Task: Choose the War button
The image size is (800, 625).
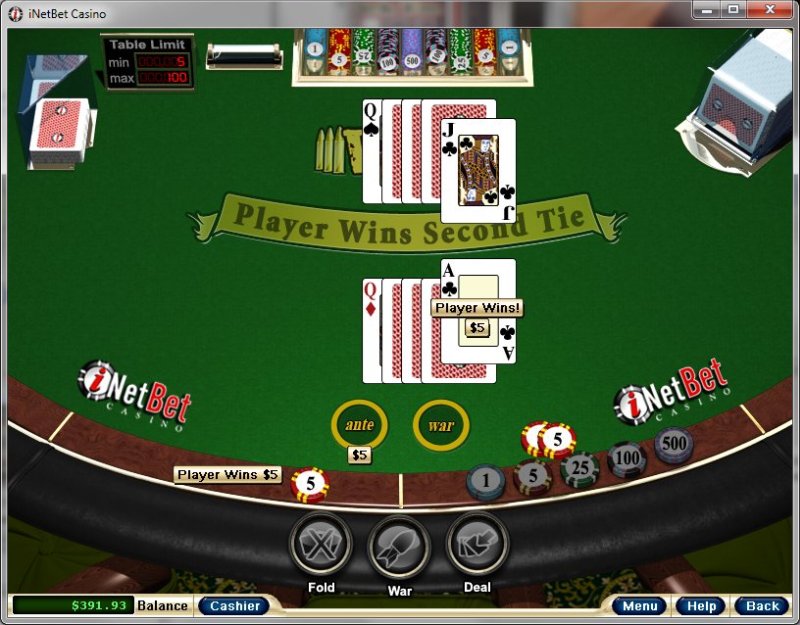Action: pos(400,548)
